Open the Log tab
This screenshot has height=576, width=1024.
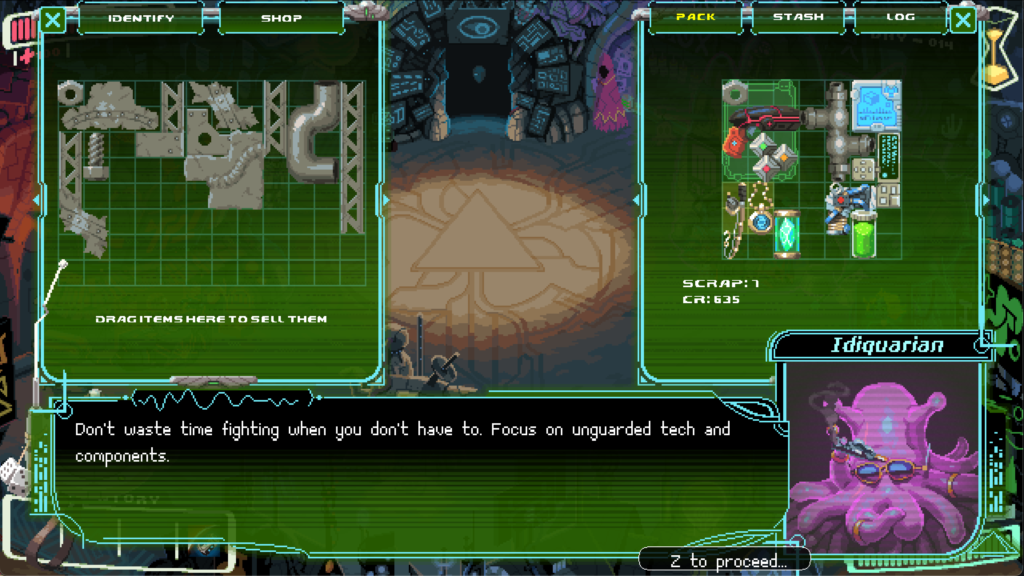coord(900,17)
